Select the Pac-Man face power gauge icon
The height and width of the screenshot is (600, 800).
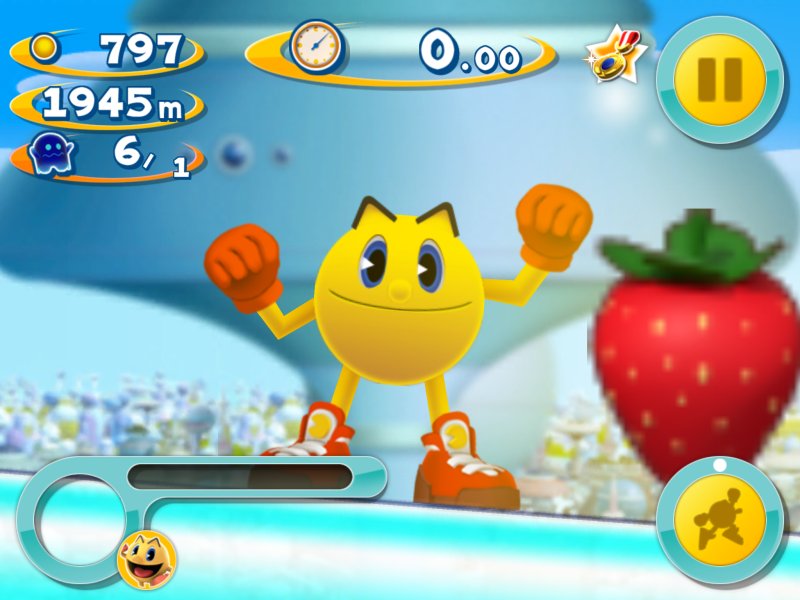(x=146, y=558)
